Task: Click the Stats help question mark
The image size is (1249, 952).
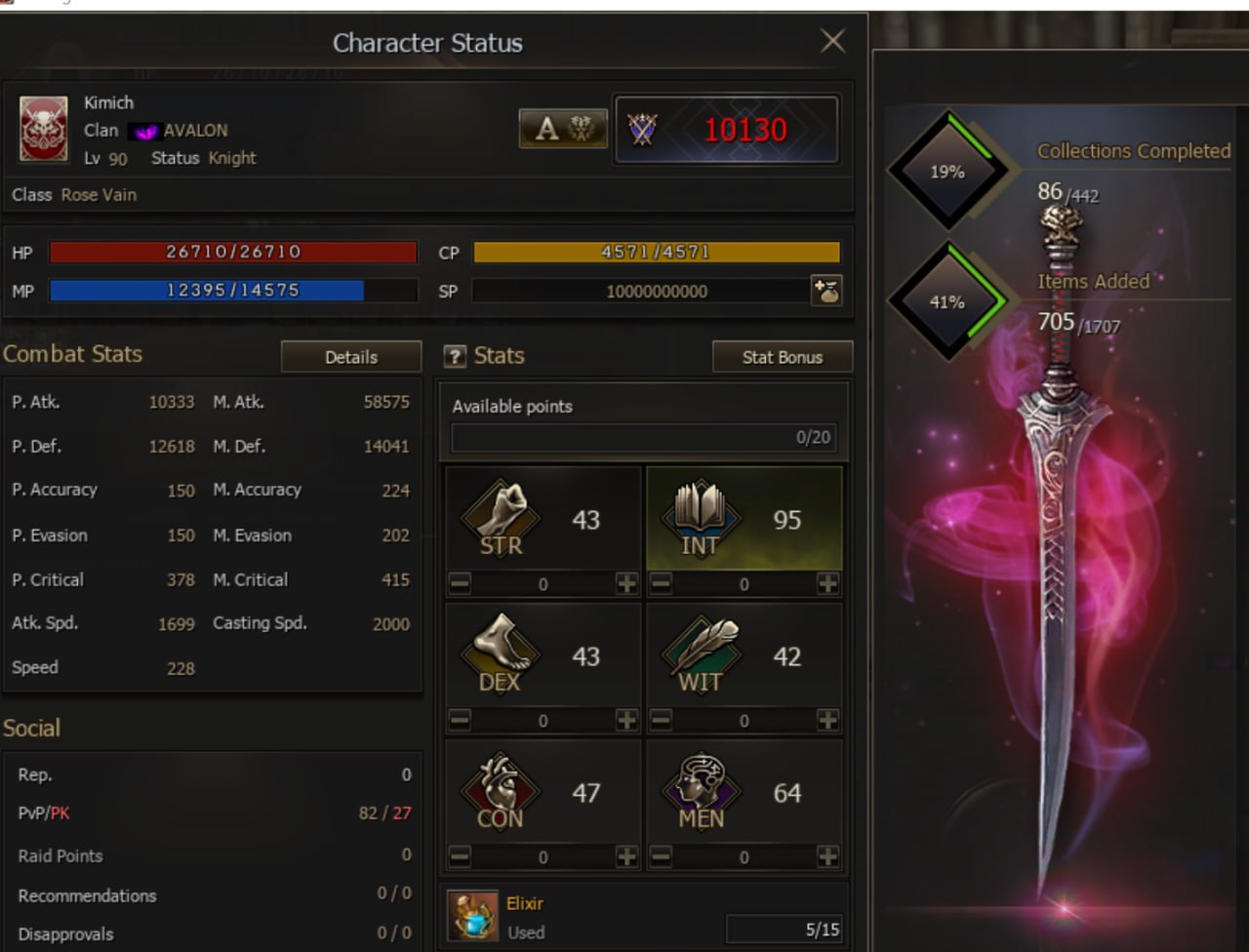Action: coord(455,357)
